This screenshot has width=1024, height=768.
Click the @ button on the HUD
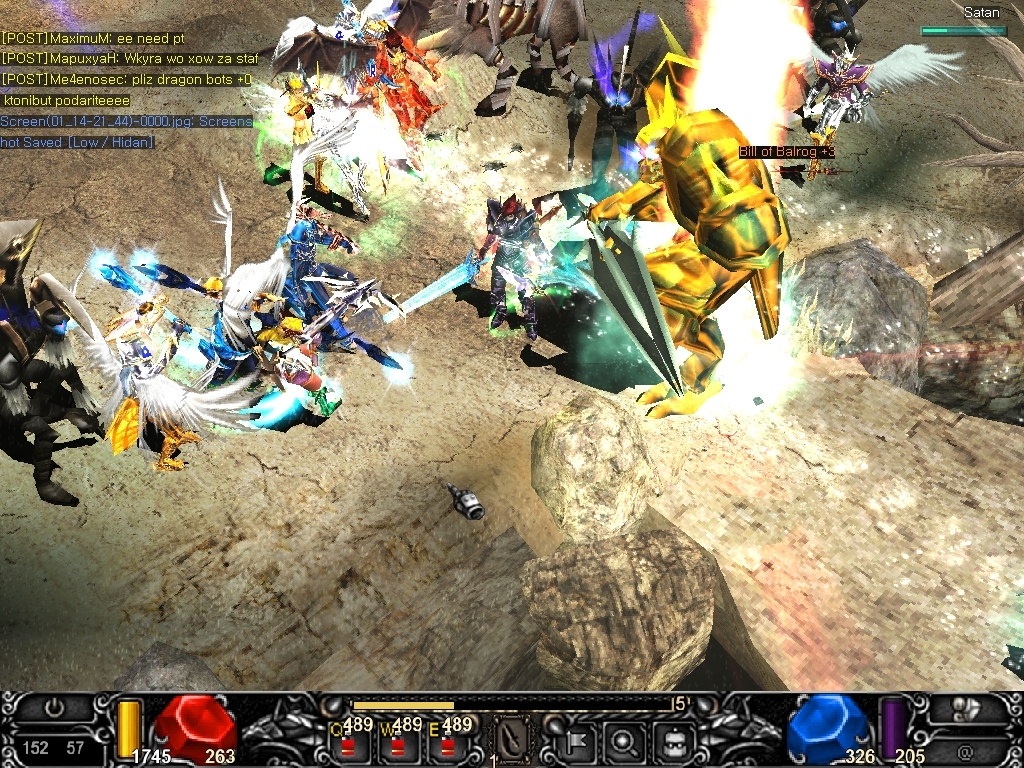click(x=964, y=751)
